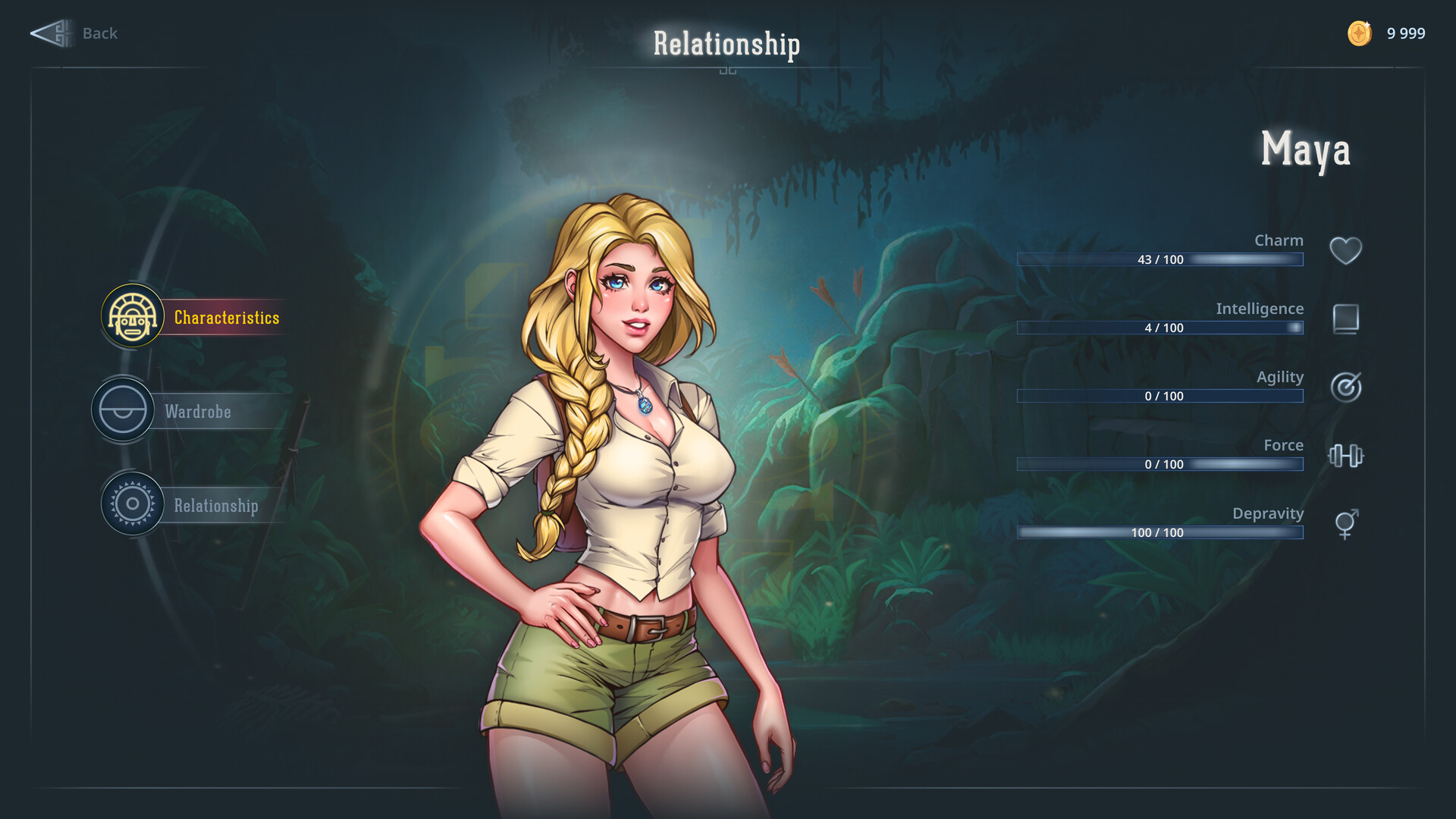Switch to the Relationship tab
The height and width of the screenshot is (819, 1456).
[x=215, y=504]
